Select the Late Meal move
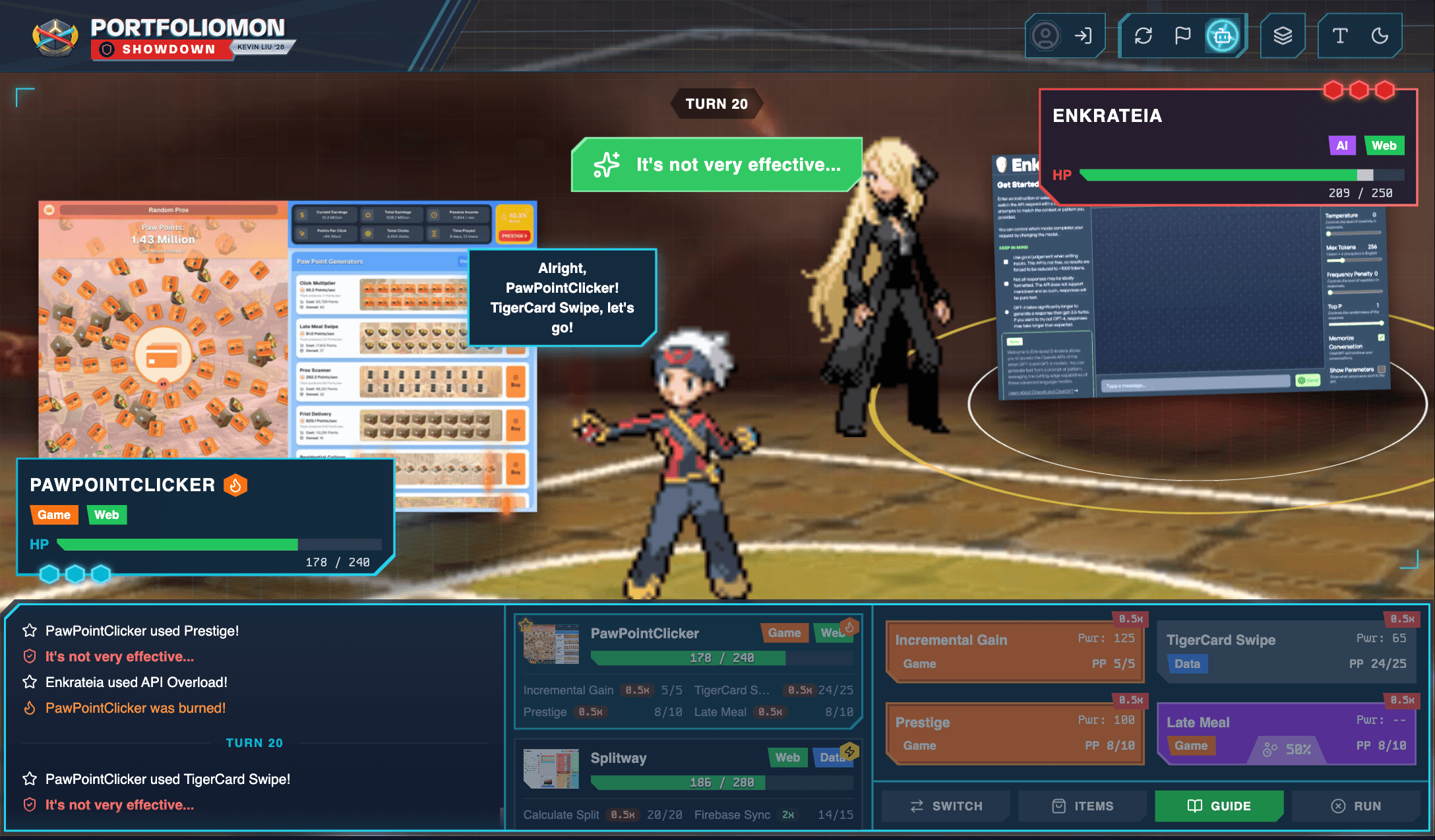 [x=1286, y=733]
